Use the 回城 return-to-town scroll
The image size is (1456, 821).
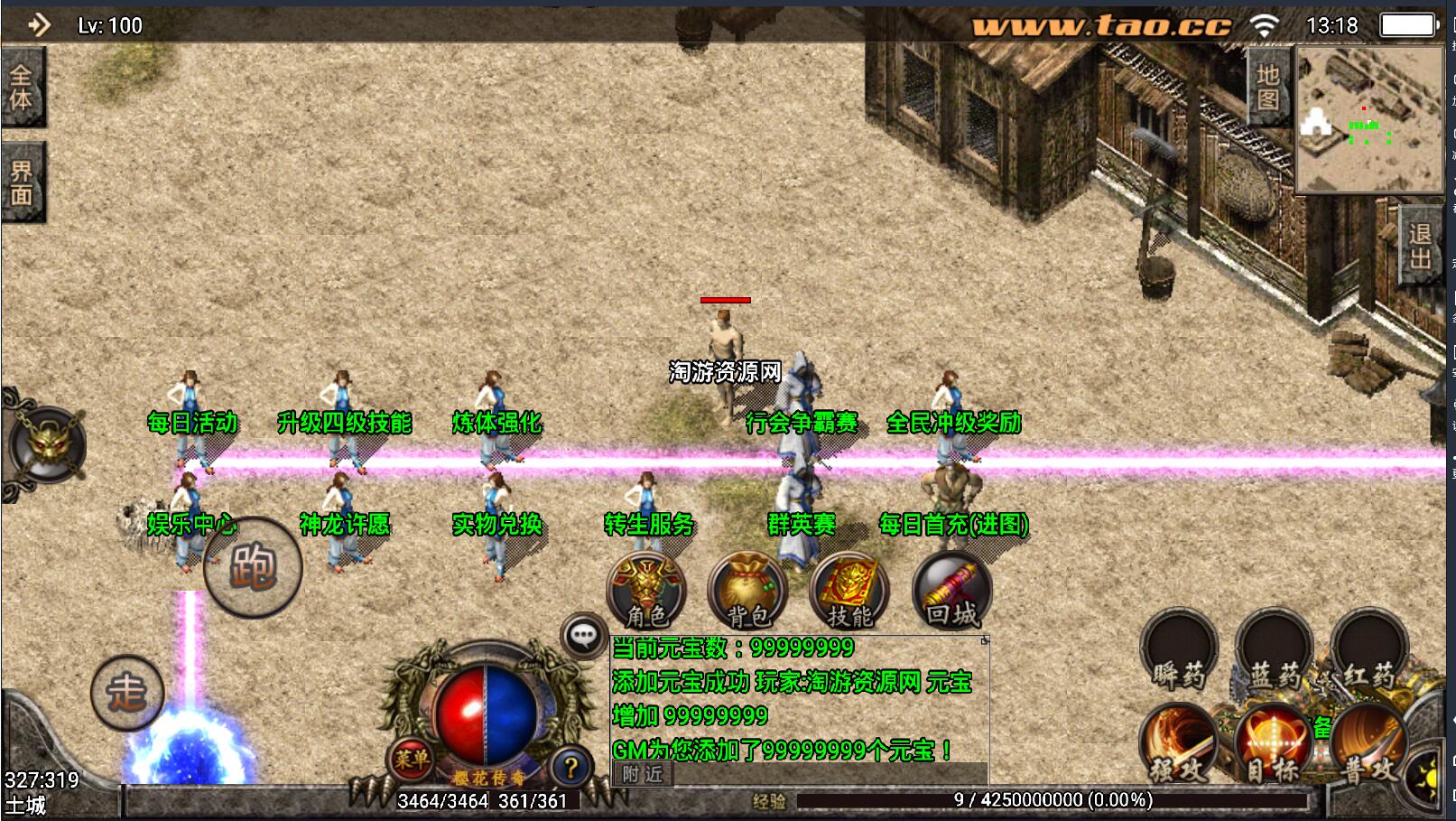951,592
